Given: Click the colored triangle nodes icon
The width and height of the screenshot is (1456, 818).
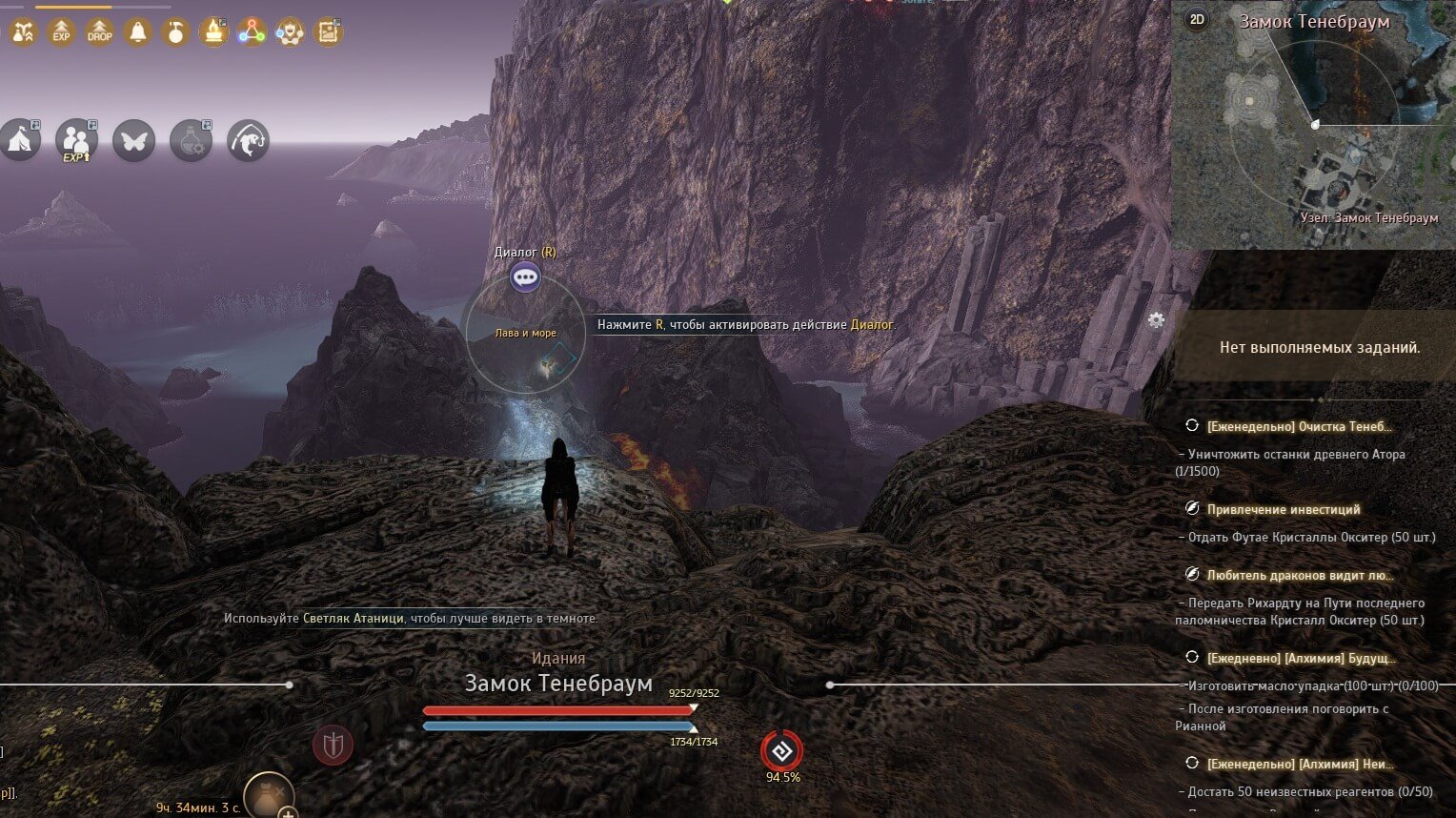Looking at the screenshot, I should 252,32.
